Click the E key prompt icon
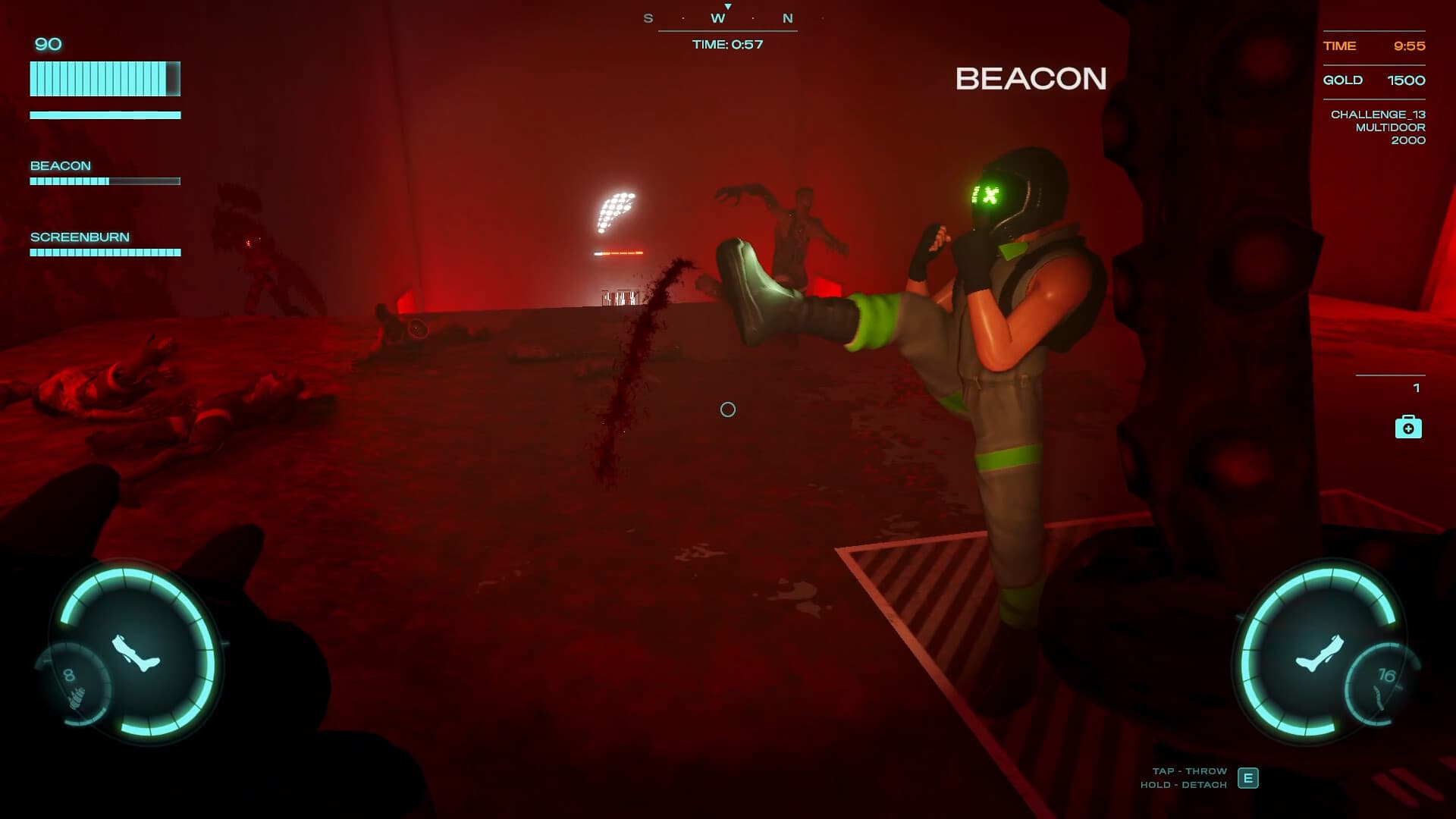The image size is (1456, 819). pos(1247,778)
